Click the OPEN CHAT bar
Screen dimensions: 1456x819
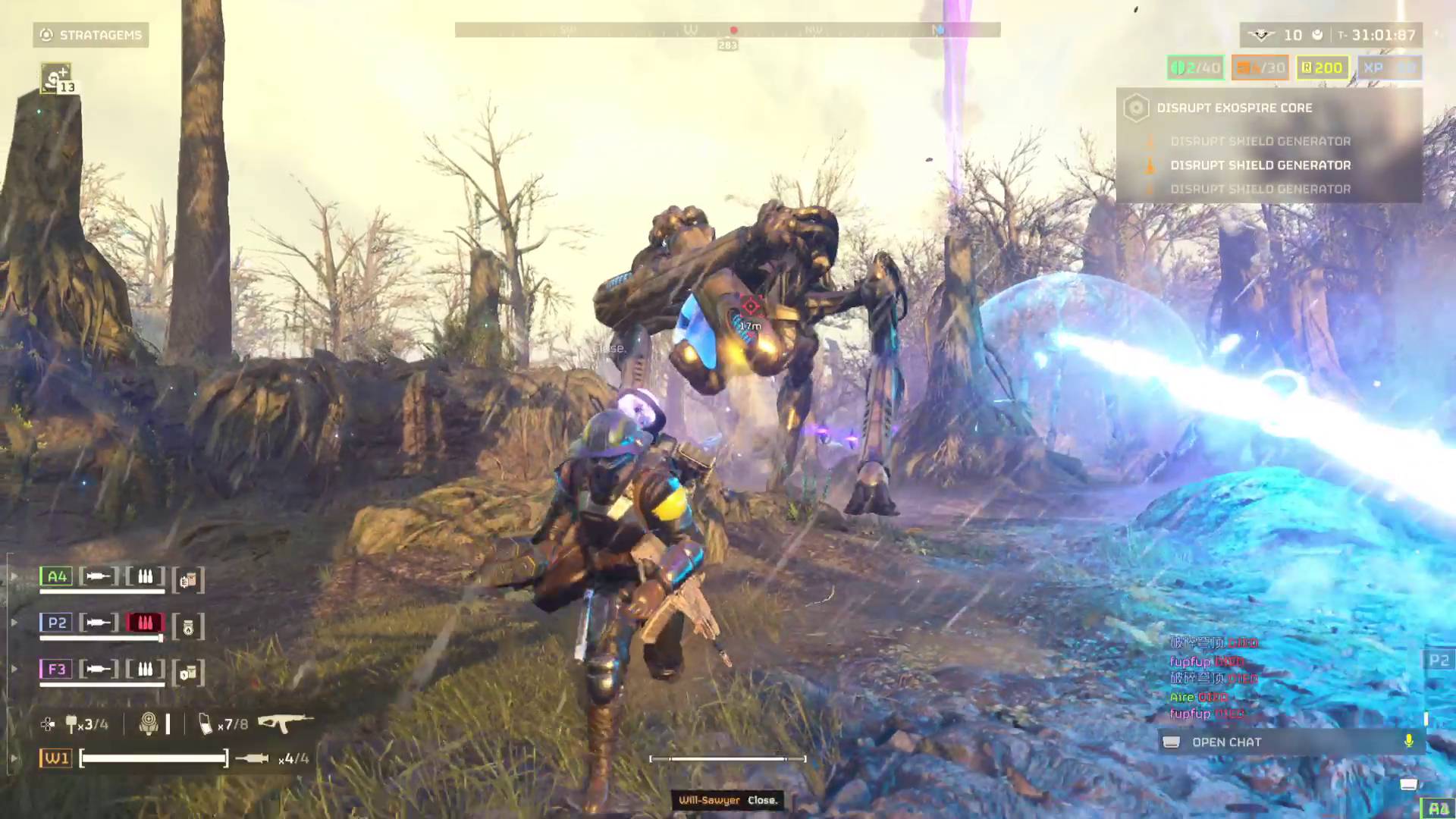coord(1226,742)
